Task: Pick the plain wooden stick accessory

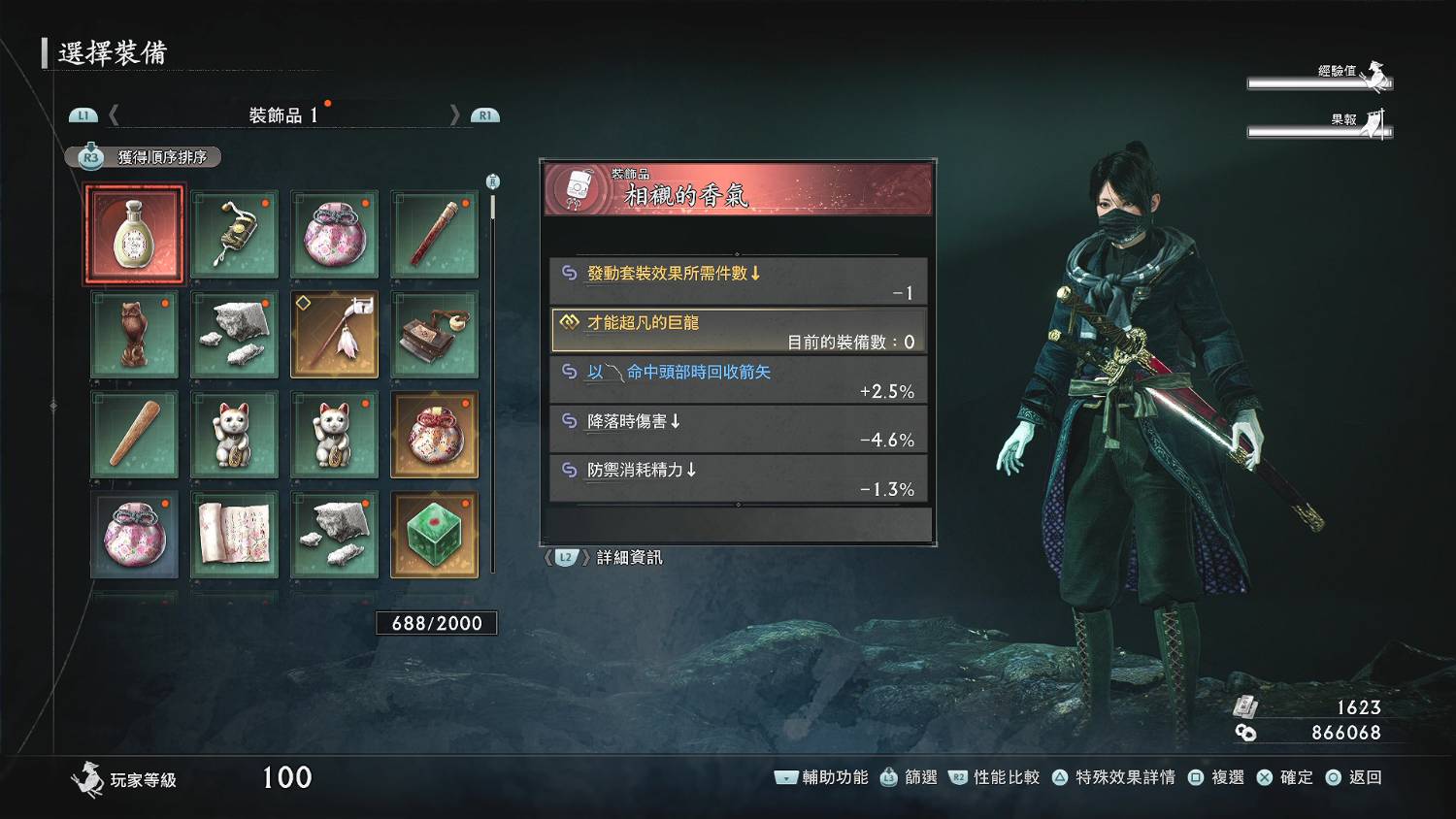Action: 134,435
